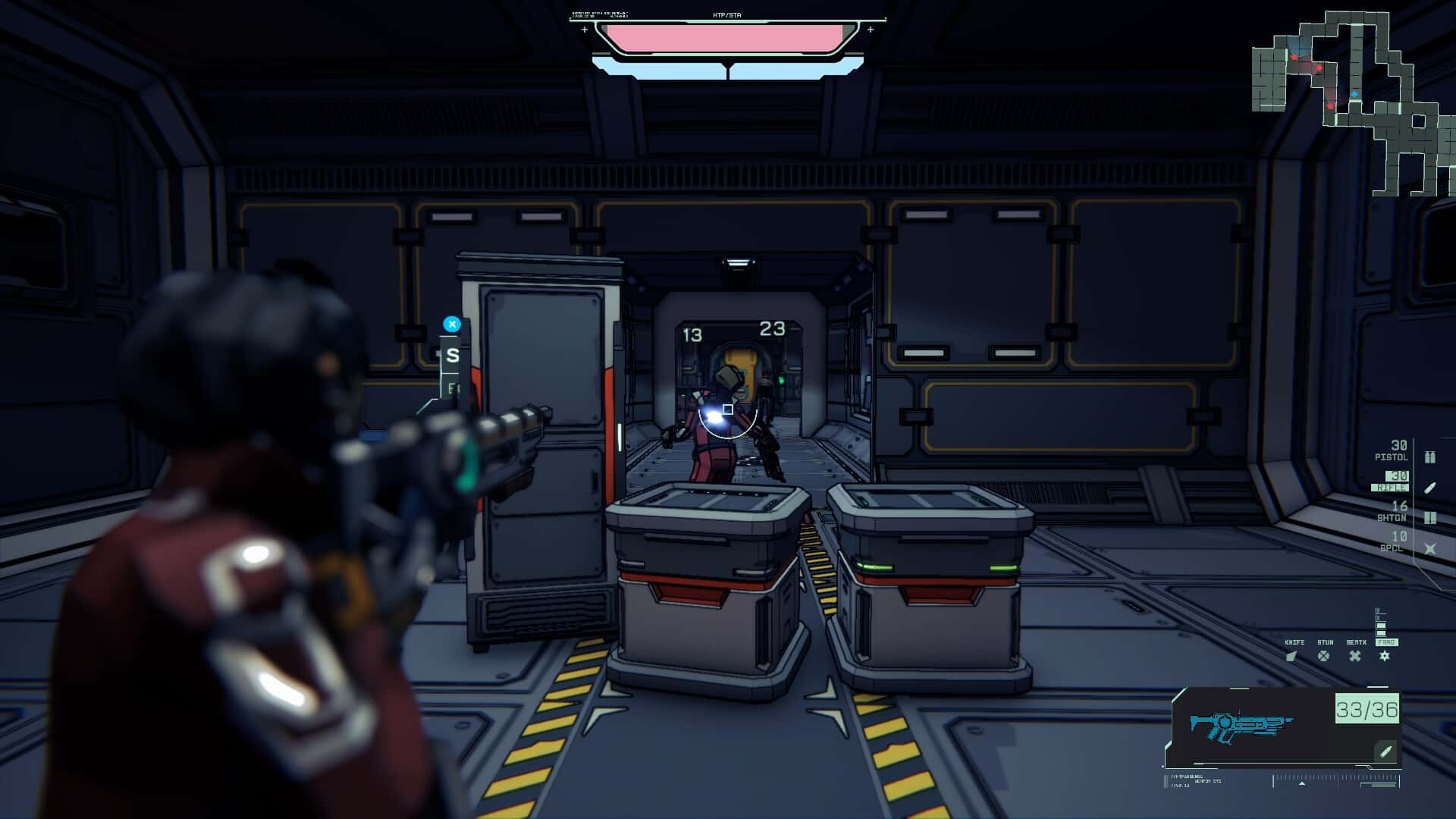Select the SHTGN shells icon
Screen dimensions: 1456x819
(x=1431, y=517)
